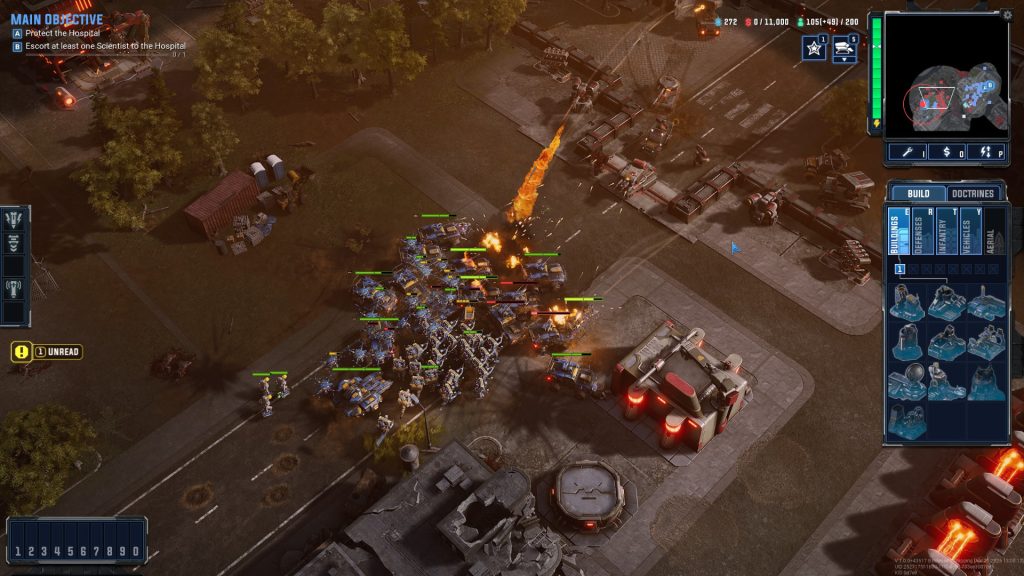Viewport: 1024px width, 576px height.
Task: Open the gear settings icon
Action: (x=1007, y=15)
